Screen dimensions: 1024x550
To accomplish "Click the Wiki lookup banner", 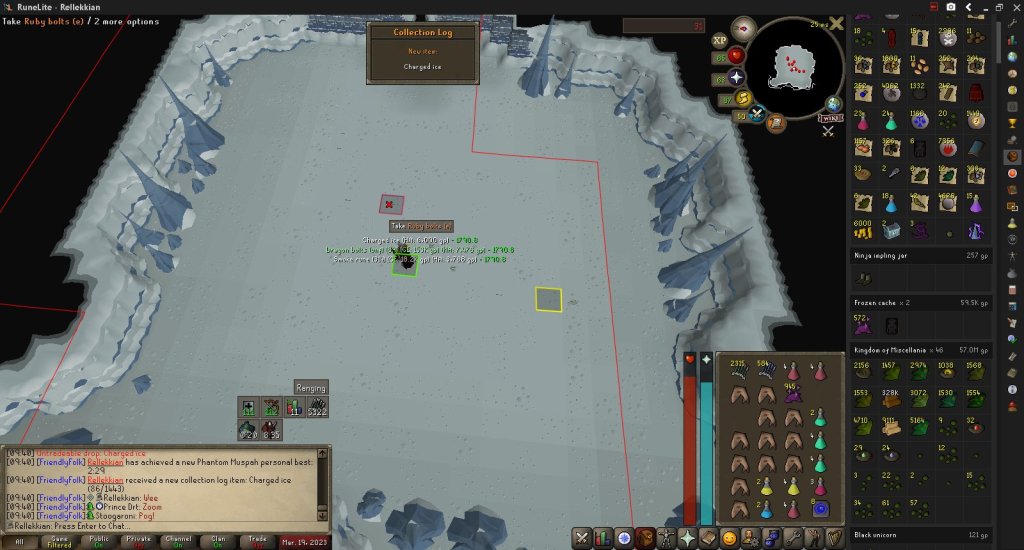I will (829, 118).
